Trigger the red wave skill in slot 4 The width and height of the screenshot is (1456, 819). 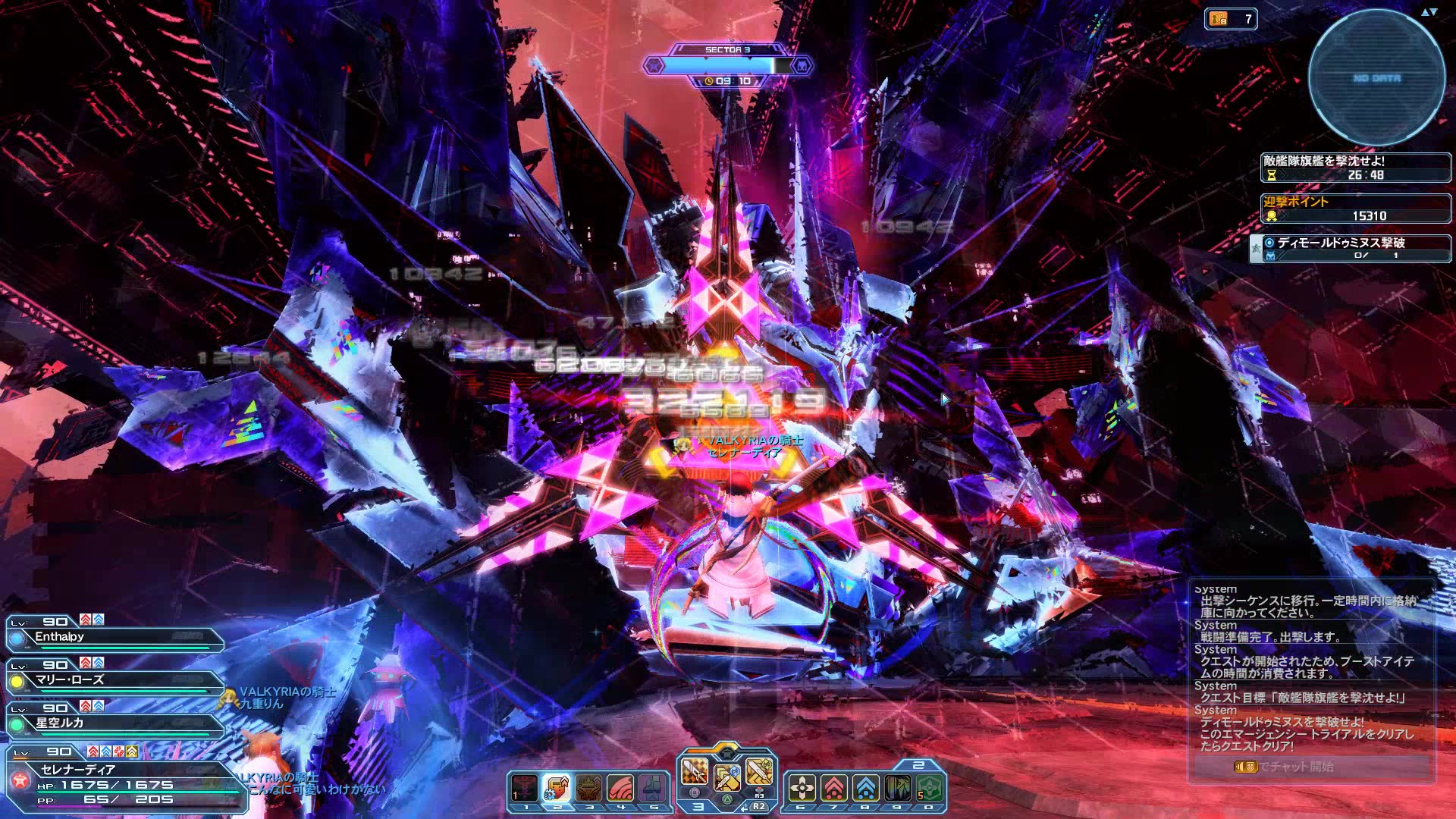click(x=620, y=789)
